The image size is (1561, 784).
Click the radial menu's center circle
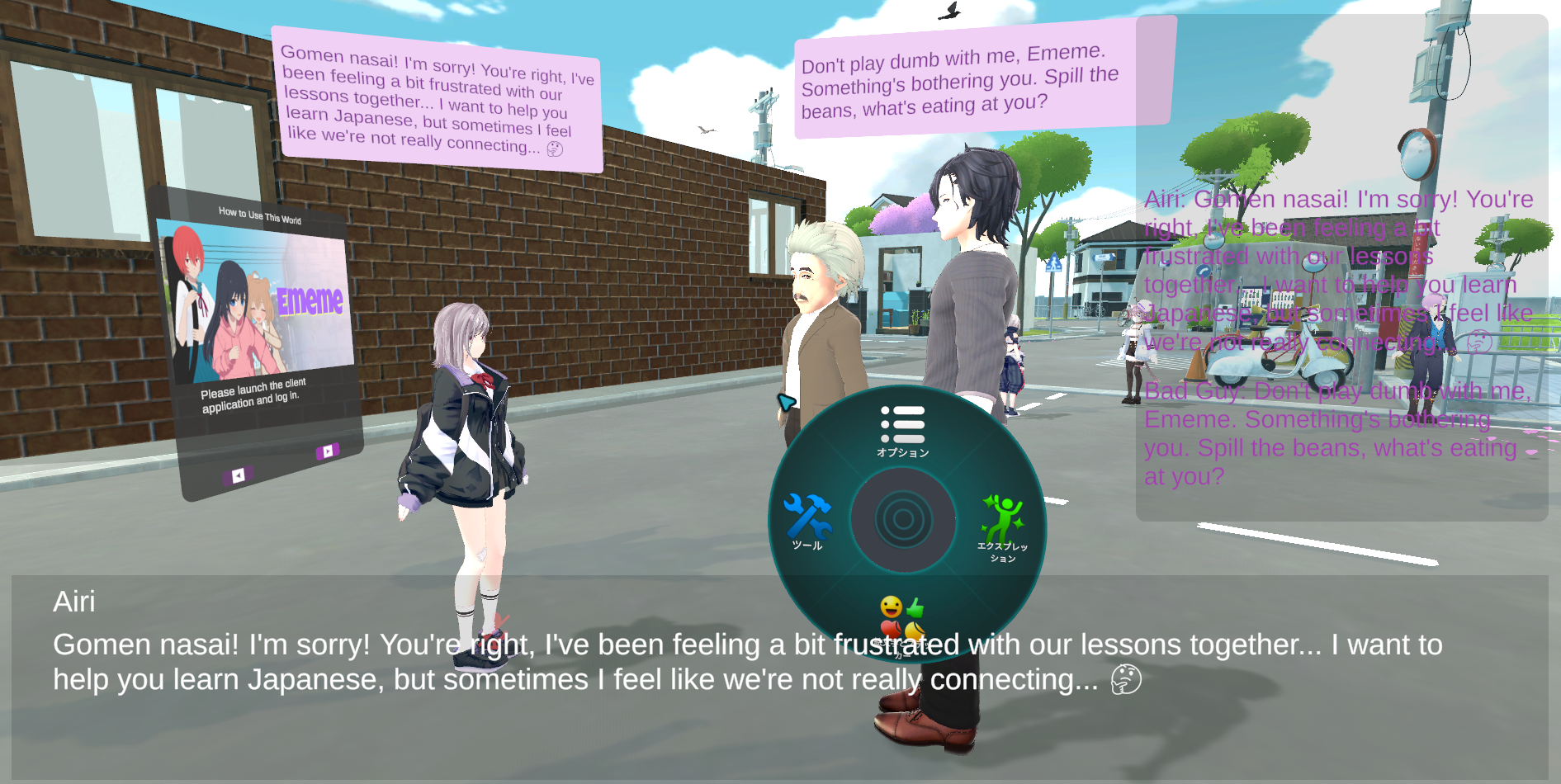(904, 520)
